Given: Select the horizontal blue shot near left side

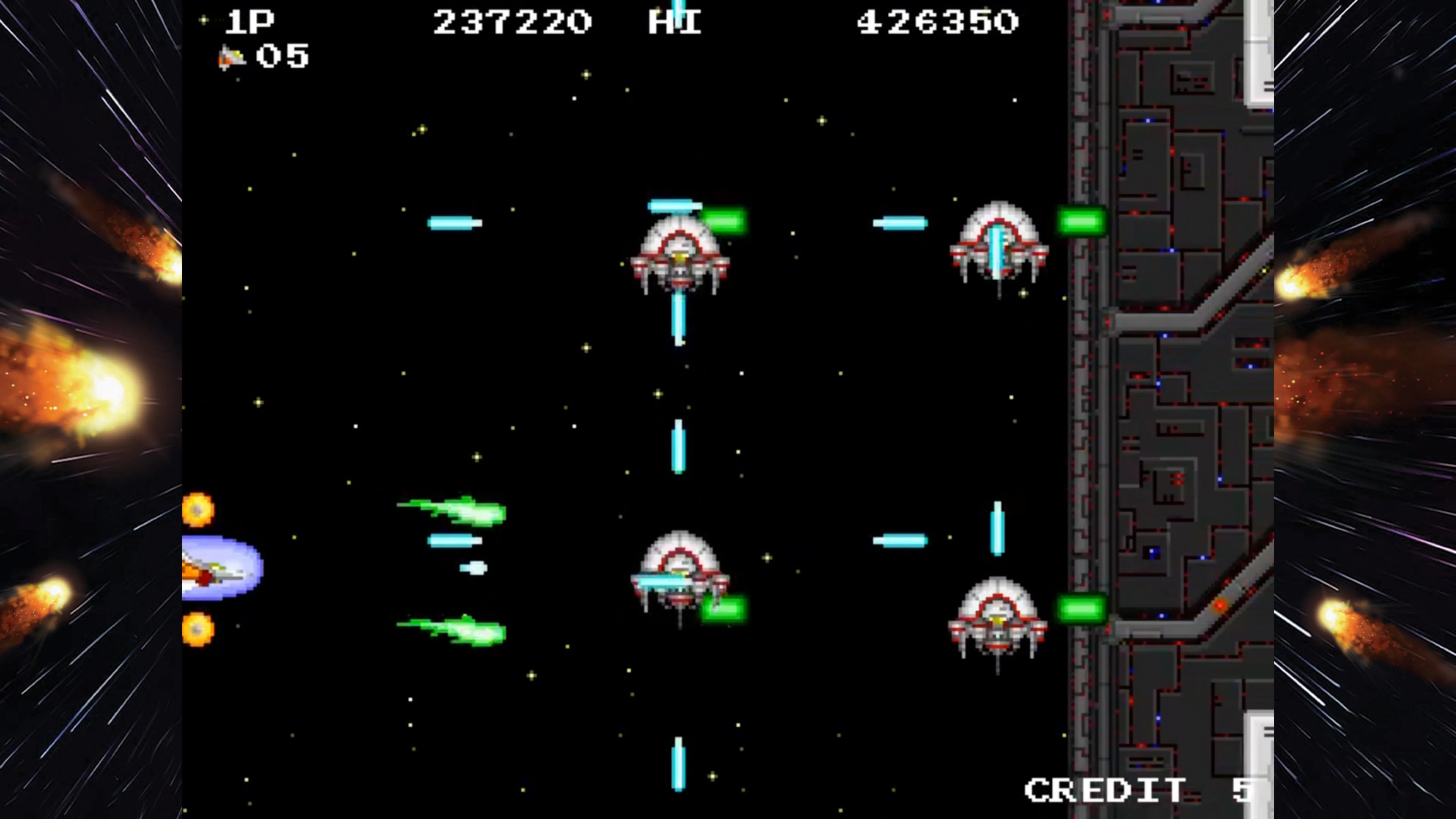Looking at the screenshot, I should click(455, 223).
